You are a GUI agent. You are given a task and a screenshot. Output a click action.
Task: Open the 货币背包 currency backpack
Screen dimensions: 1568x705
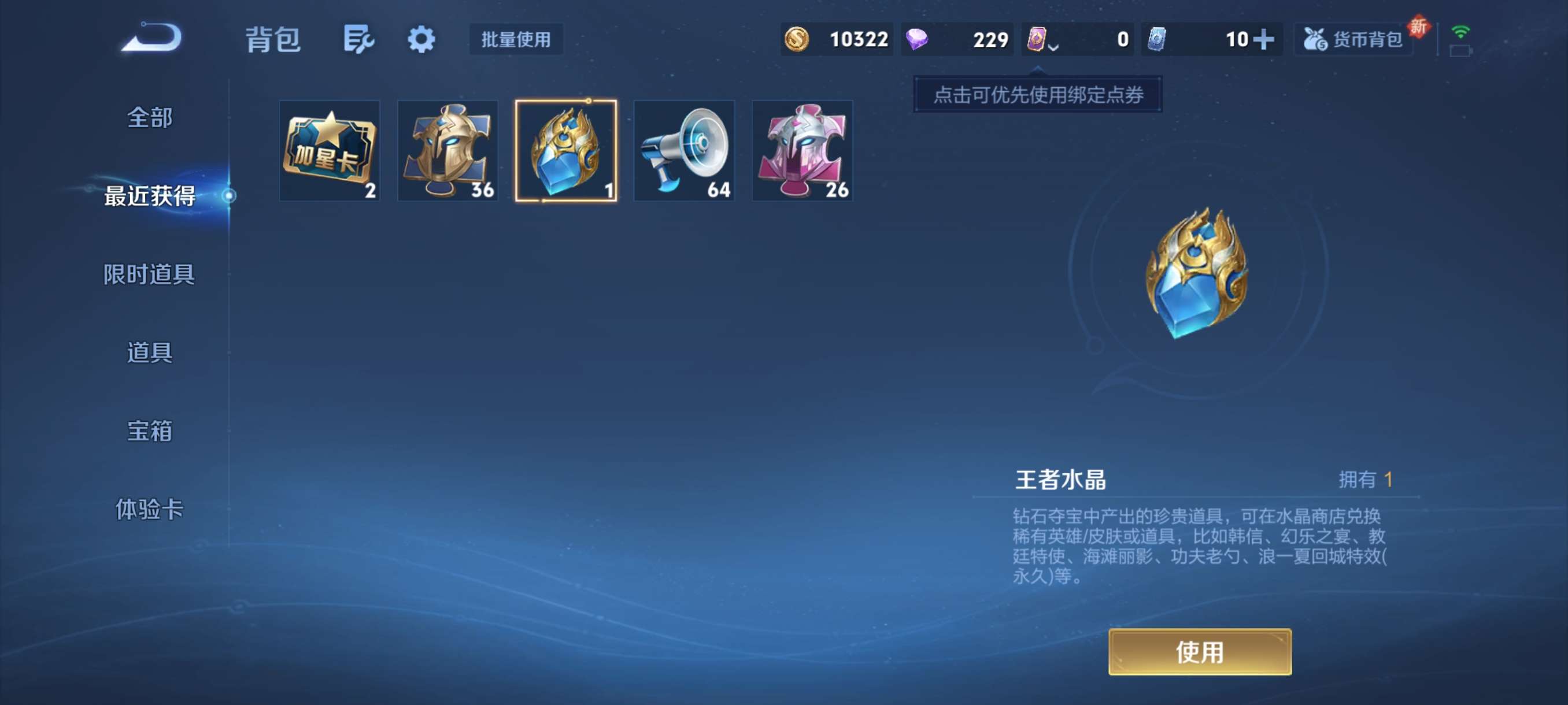point(1352,39)
